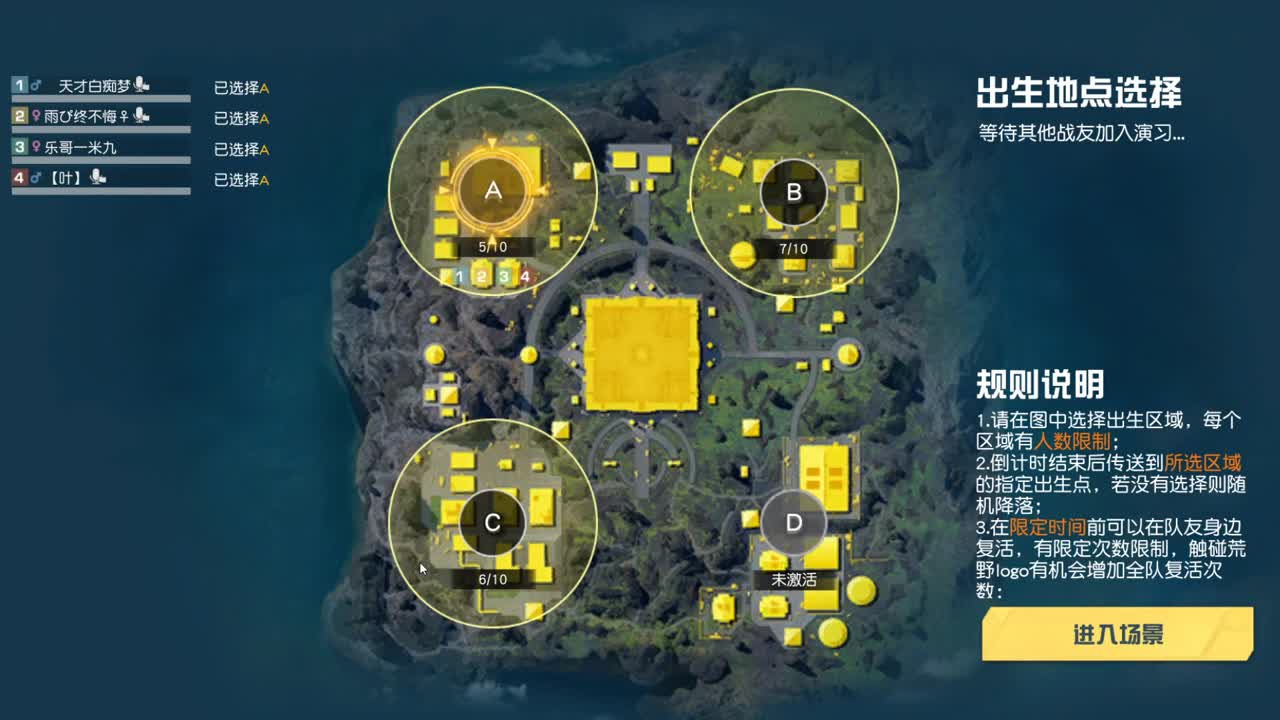Select spawn zone B on the map
This screenshot has width=1280, height=720.
click(795, 194)
